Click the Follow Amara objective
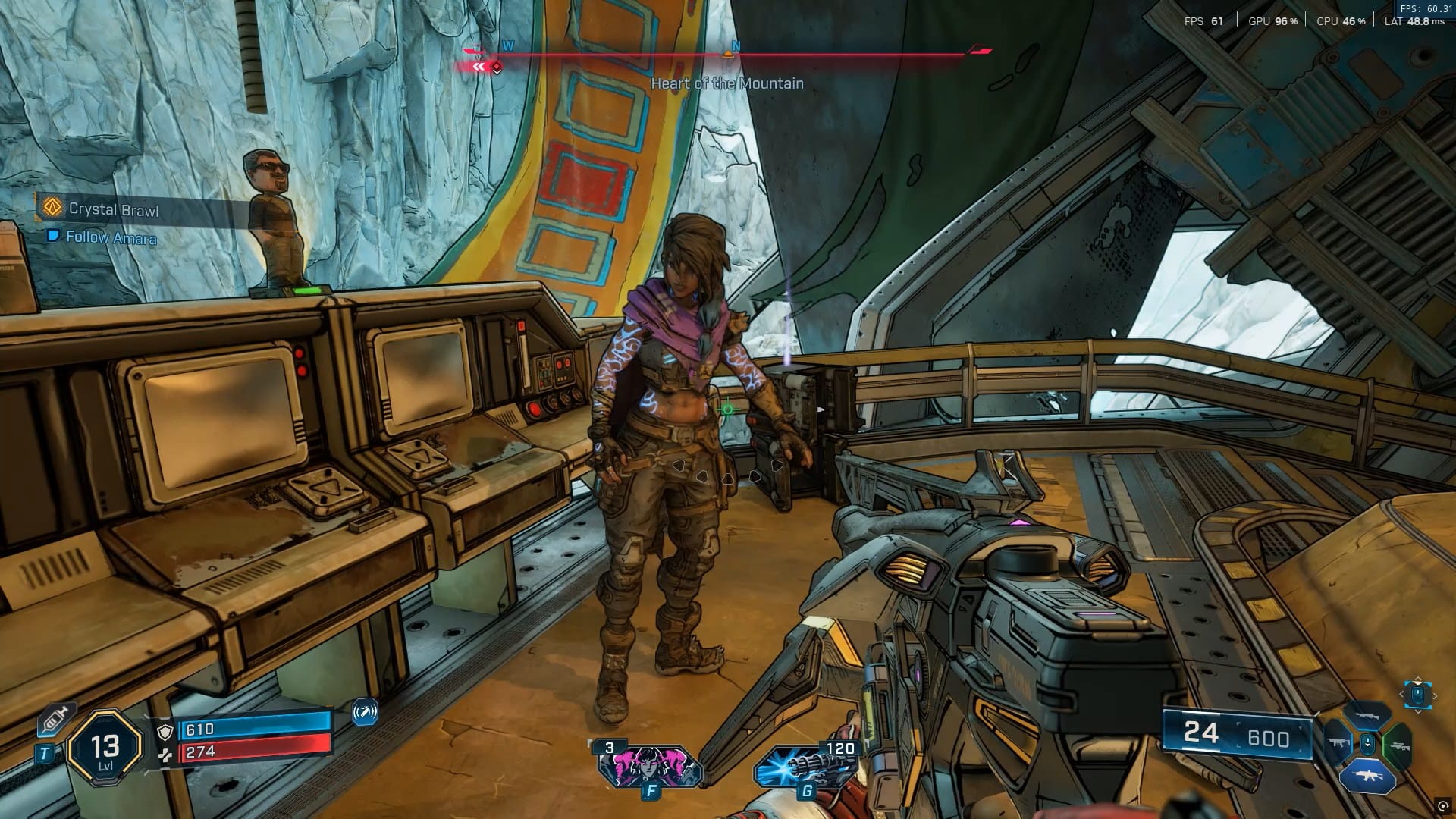The height and width of the screenshot is (819, 1456). pyautogui.click(x=111, y=237)
